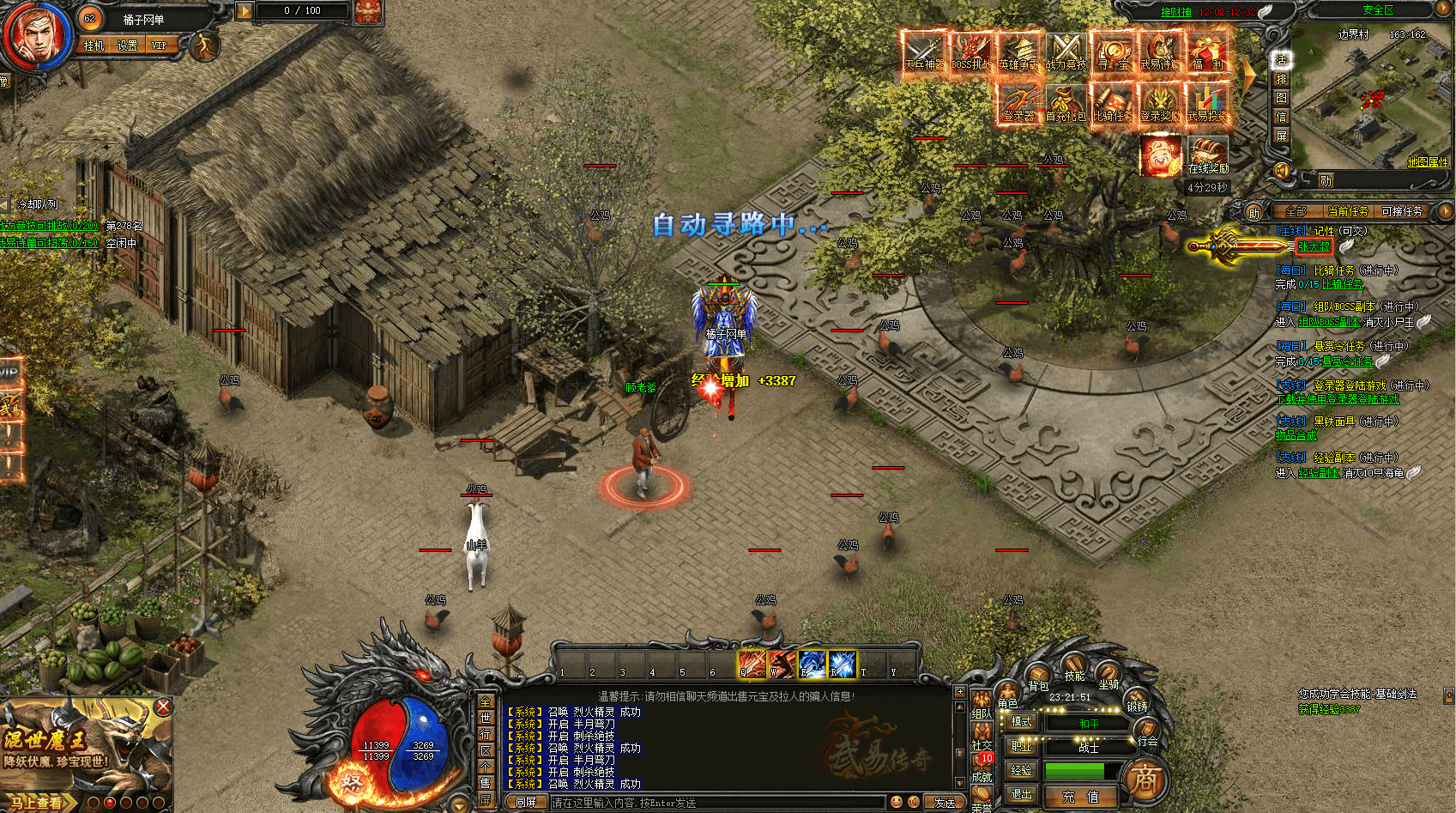Image resolution: width=1456 pixels, height=813 pixels.
Task: Open the VIP panel button
Action: click(160, 46)
